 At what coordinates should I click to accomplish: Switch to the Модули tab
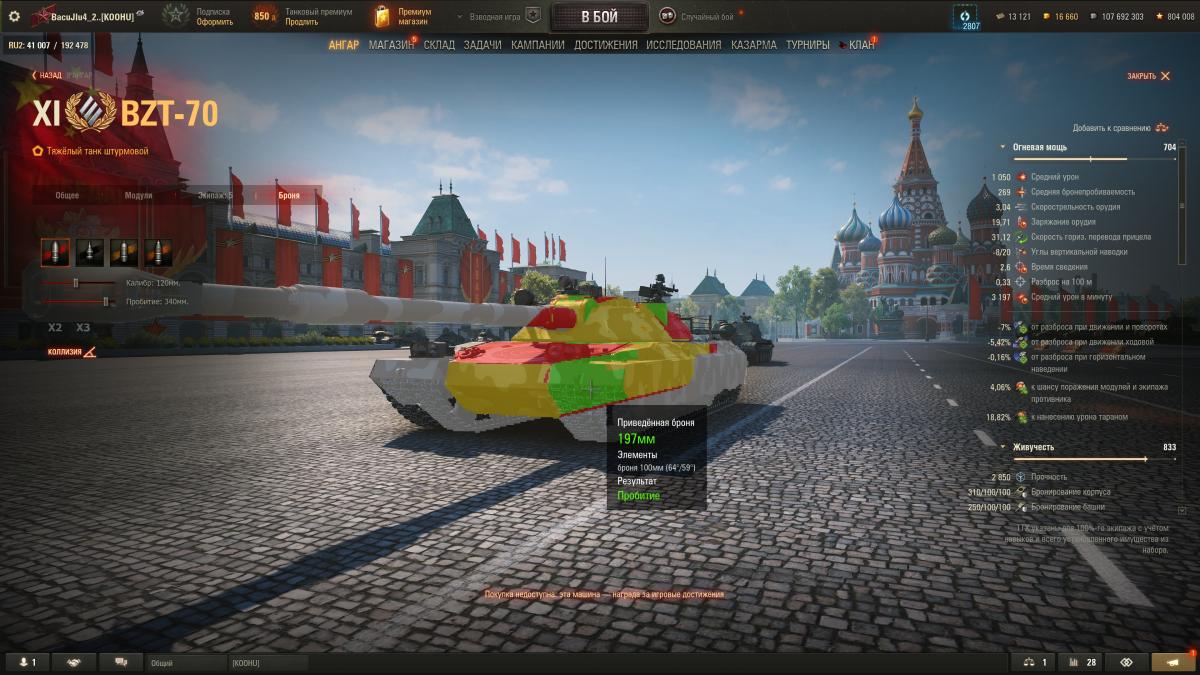[x=138, y=195]
